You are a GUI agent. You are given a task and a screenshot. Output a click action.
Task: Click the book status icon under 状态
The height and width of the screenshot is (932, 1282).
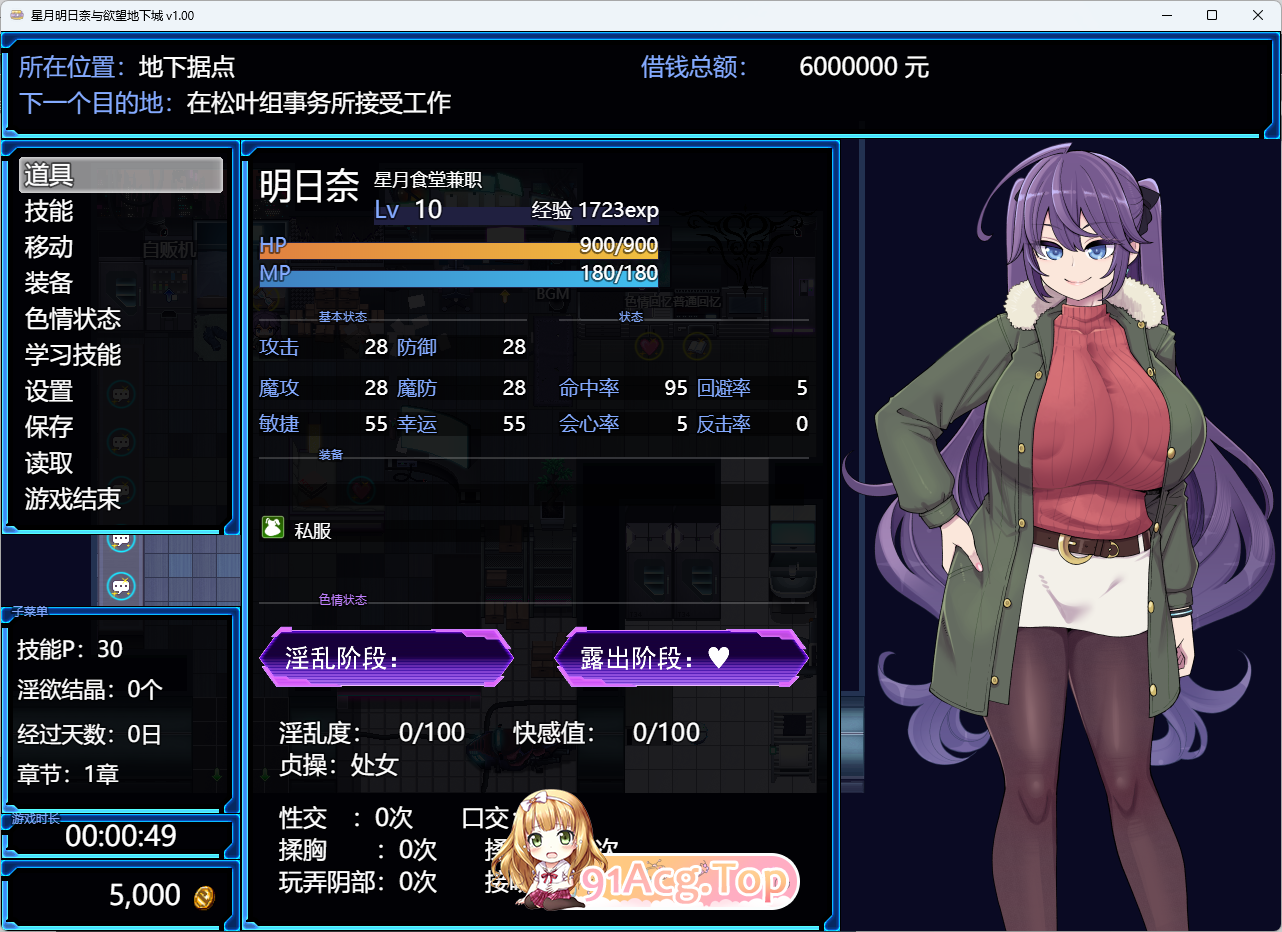click(x=696, y=345)
